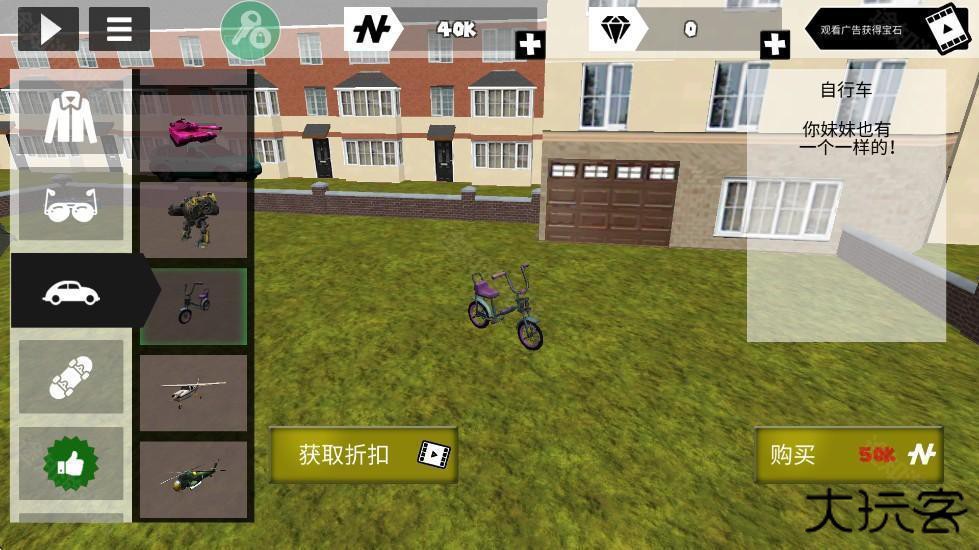Open the sunglasses accessories category

tap(71, 205)
